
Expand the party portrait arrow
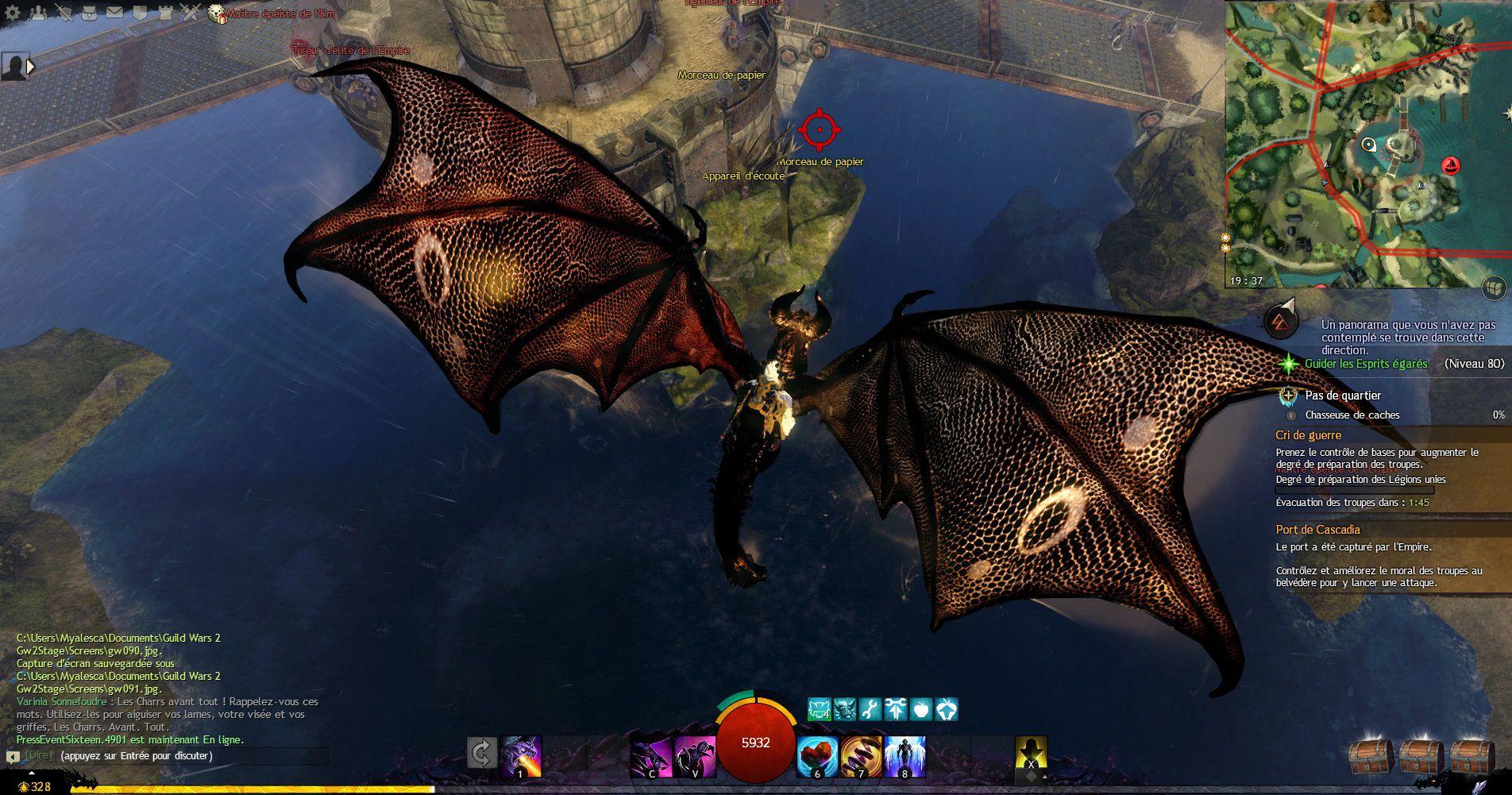tap(31, 67)
